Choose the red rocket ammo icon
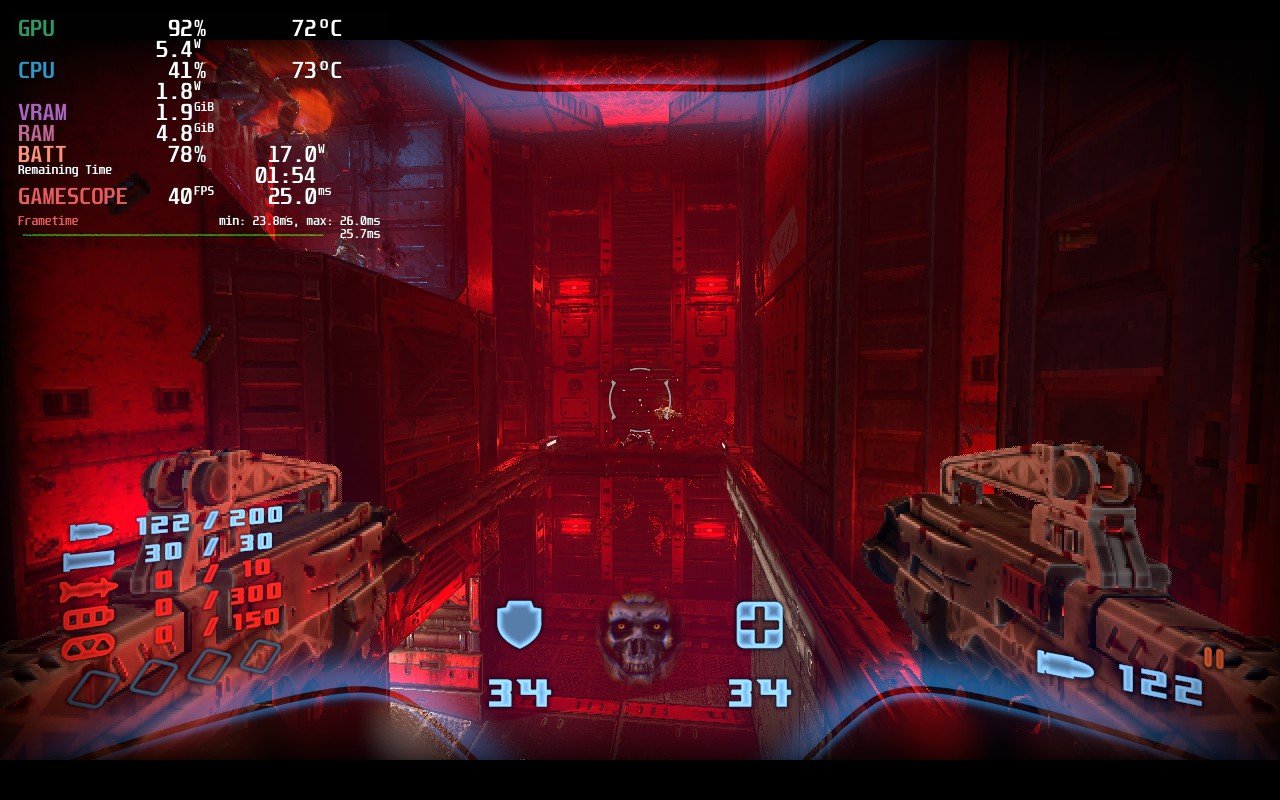 pyautogui.click(x=88, y=591)
